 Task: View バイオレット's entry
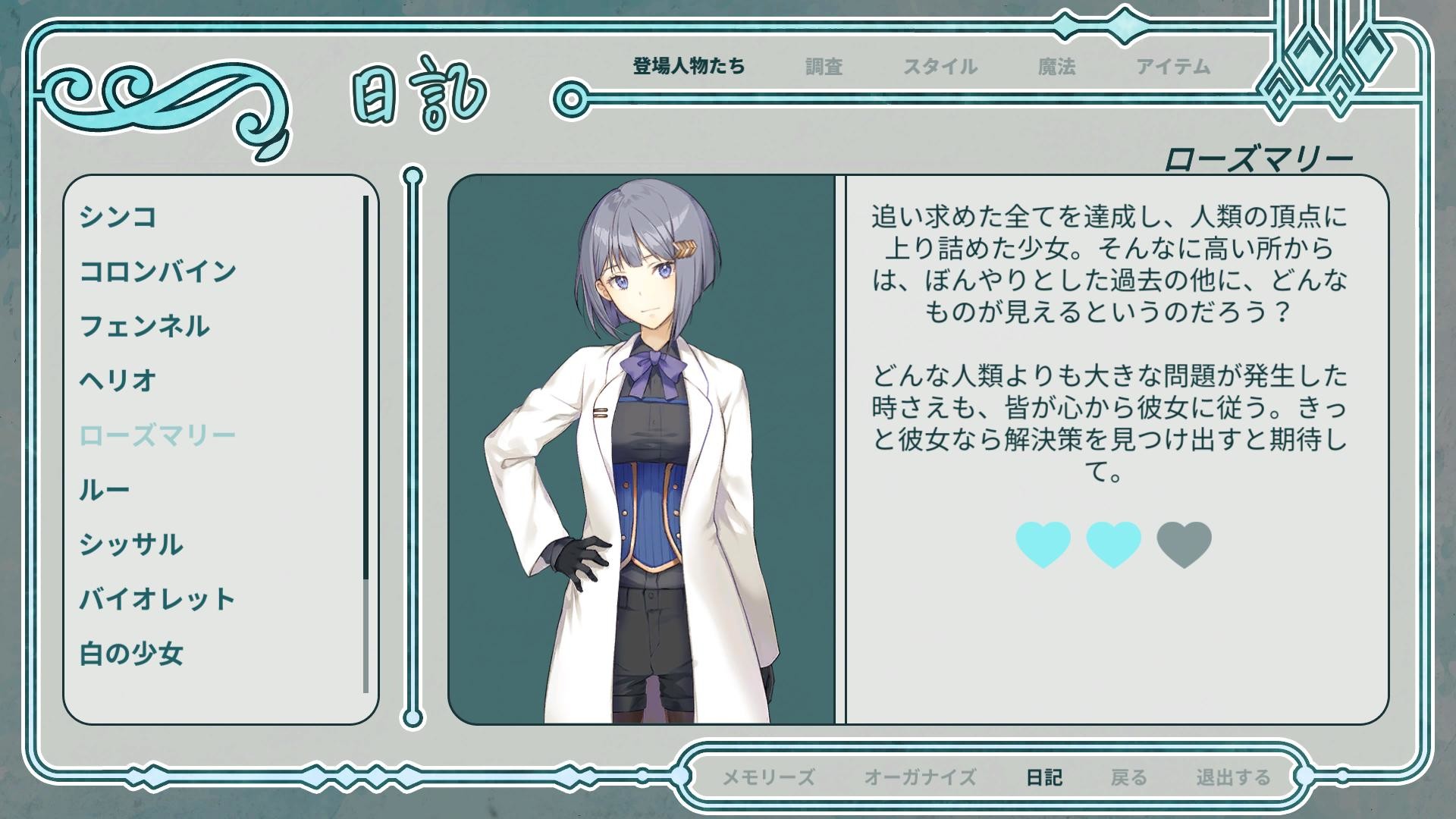tap(155, 599)
